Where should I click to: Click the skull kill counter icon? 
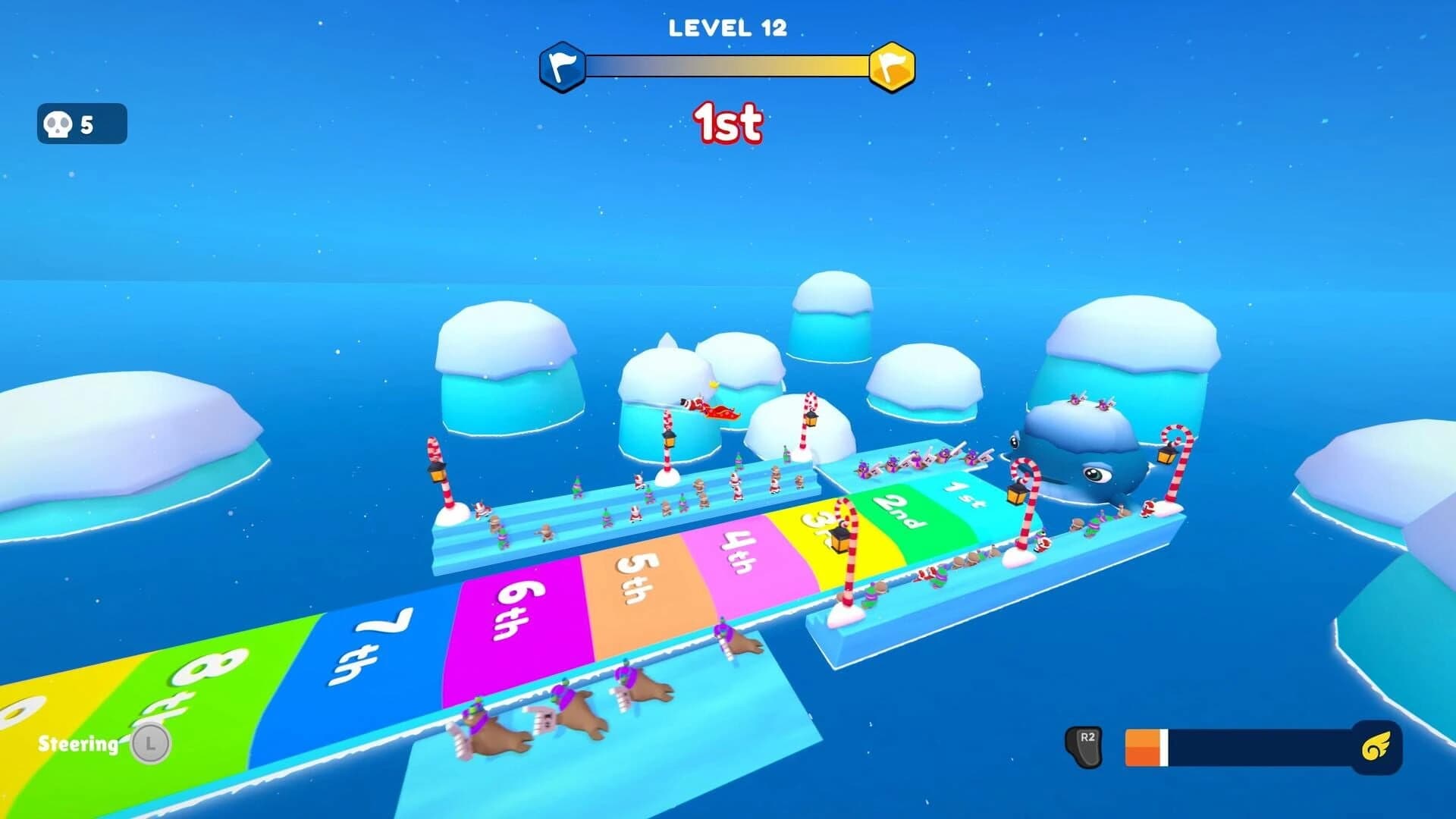[x=58, y=124]
